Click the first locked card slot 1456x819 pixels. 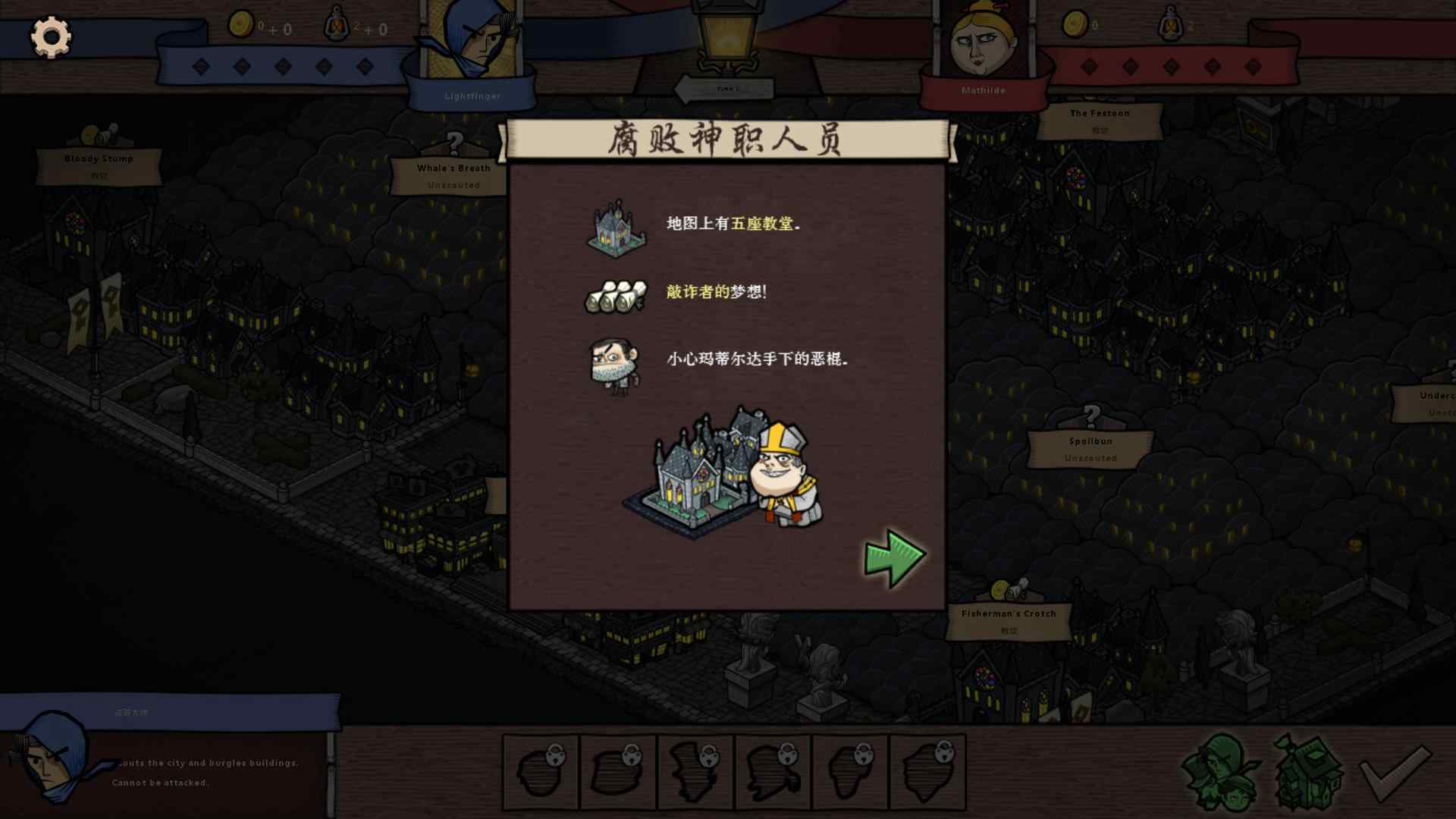pyautogui.click(x=540, y=771)
